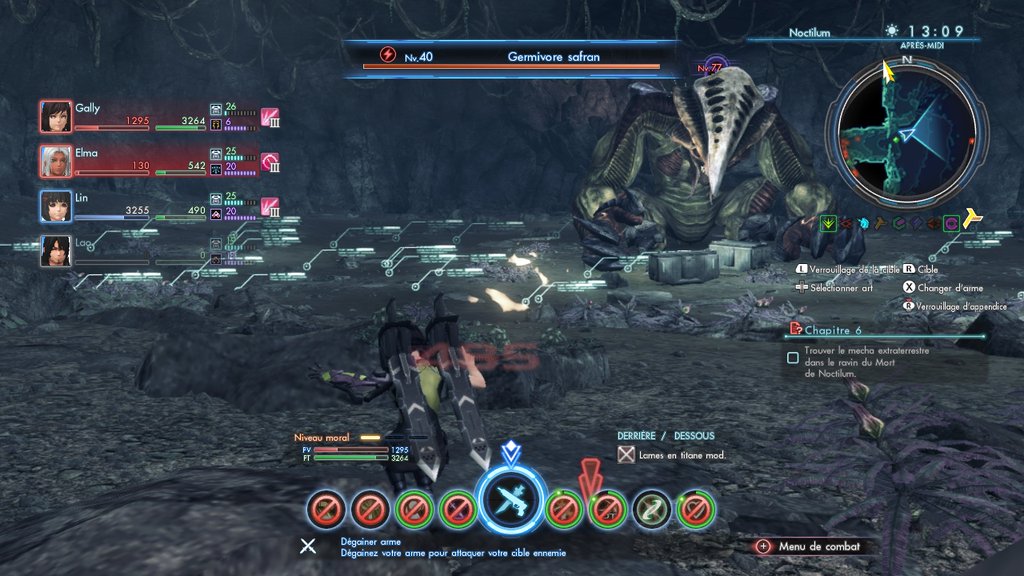The height and width of the screenshot is (576, 1024).
Task: Choose the green swirl art without a prohibition sign
Action: [x=652, y=509]
